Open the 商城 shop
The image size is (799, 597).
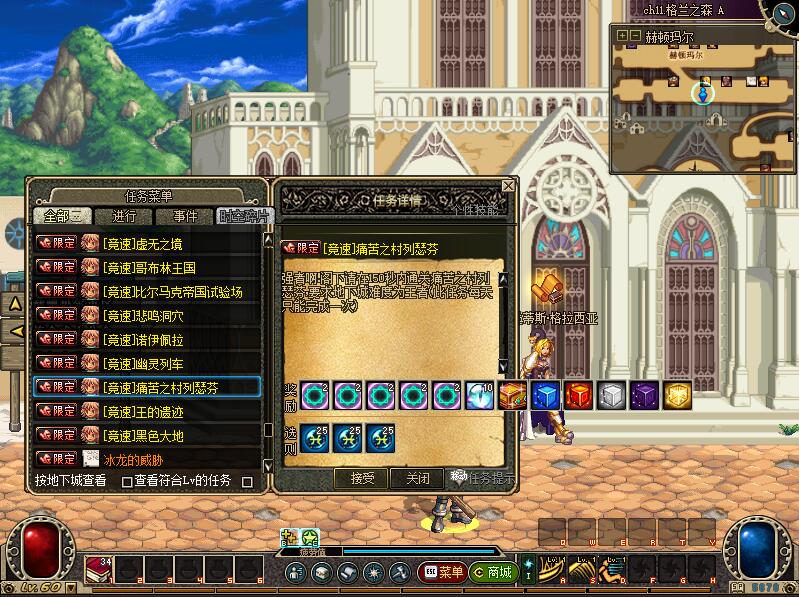pos(492,572)
